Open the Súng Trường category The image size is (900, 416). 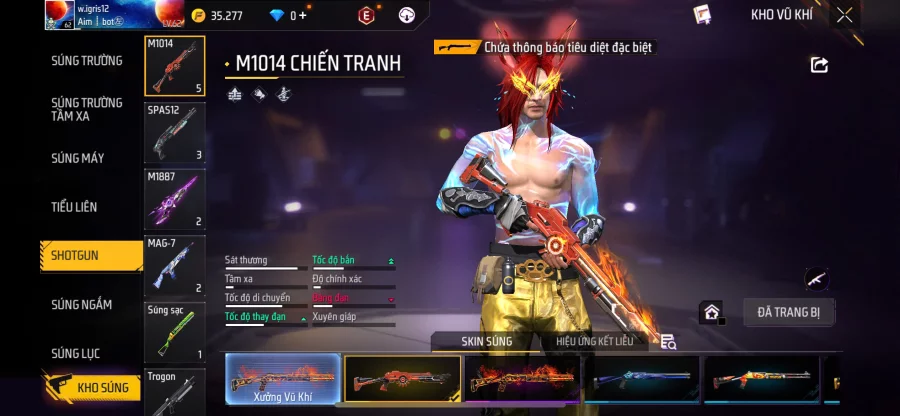[x=87, y=61]
